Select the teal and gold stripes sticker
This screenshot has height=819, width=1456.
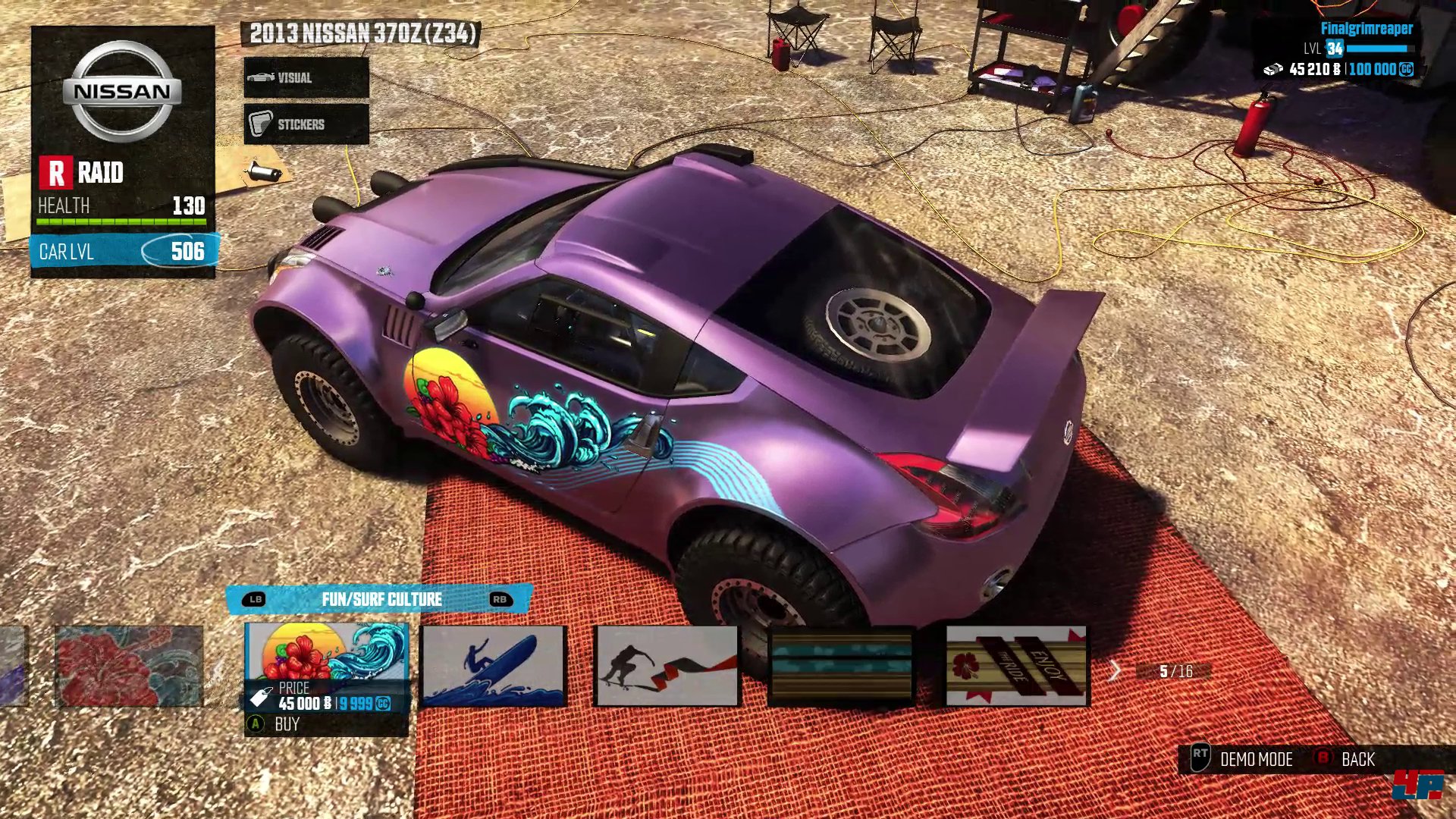841,666
